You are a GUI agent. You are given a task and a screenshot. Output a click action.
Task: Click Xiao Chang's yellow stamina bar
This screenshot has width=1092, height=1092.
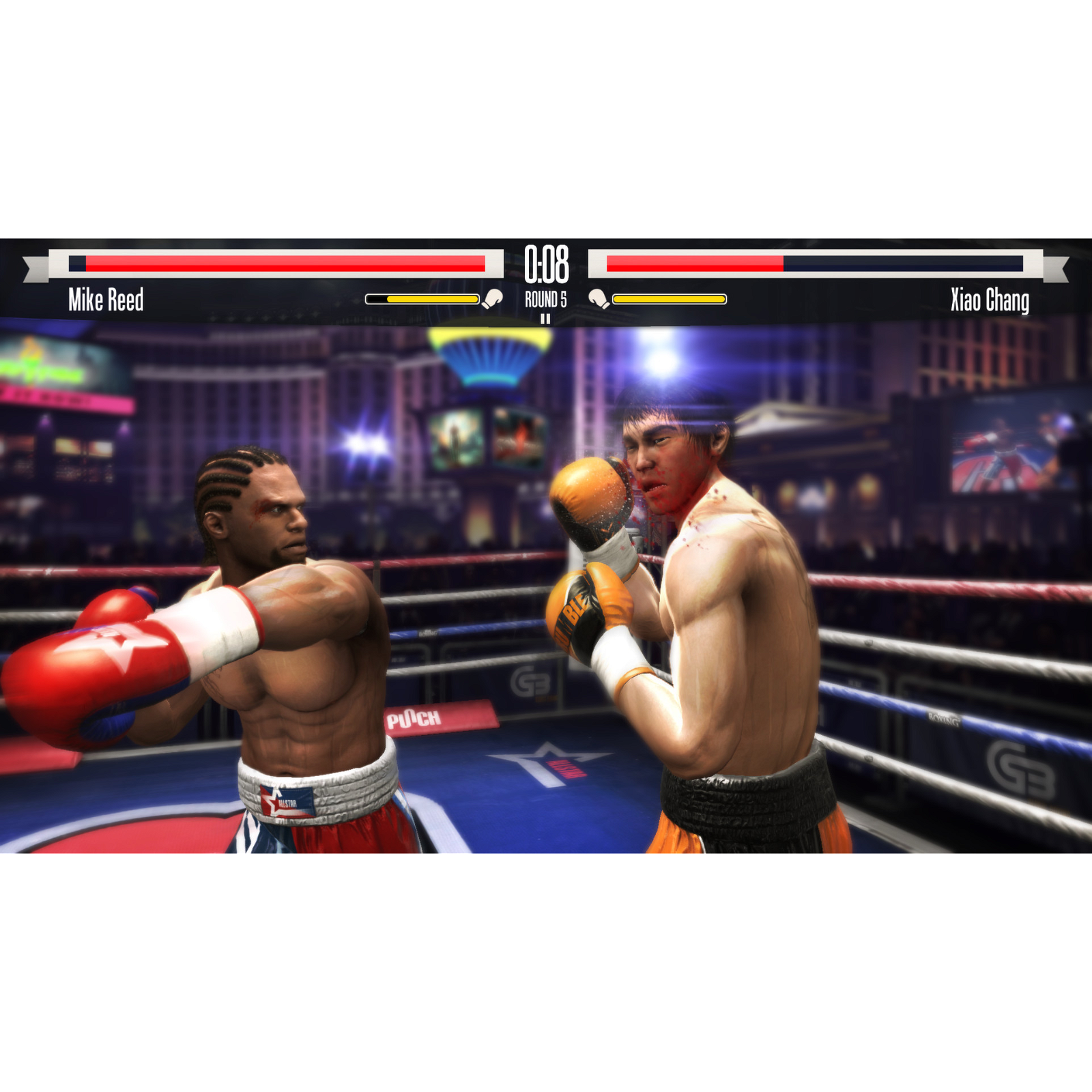669,297
